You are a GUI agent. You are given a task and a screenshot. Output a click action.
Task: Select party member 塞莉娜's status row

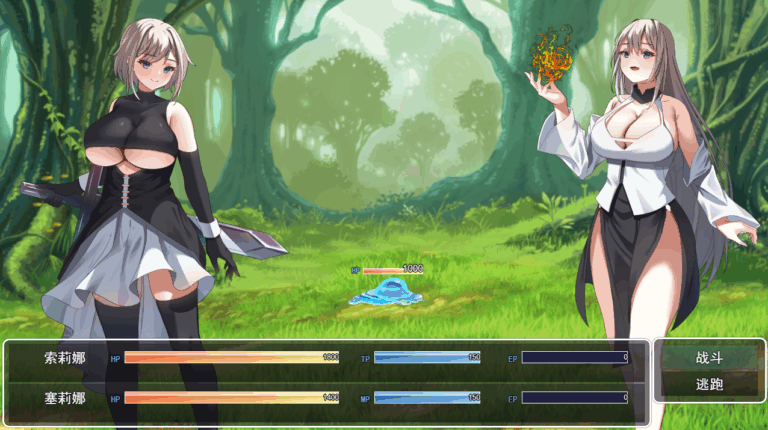click(326, 398)
